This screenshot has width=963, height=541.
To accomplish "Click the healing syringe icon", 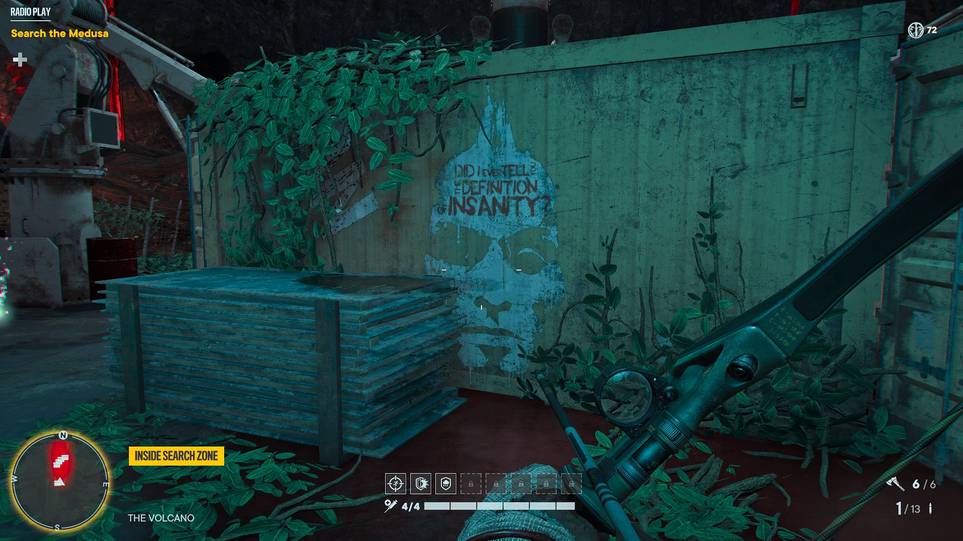I will 391,506.
